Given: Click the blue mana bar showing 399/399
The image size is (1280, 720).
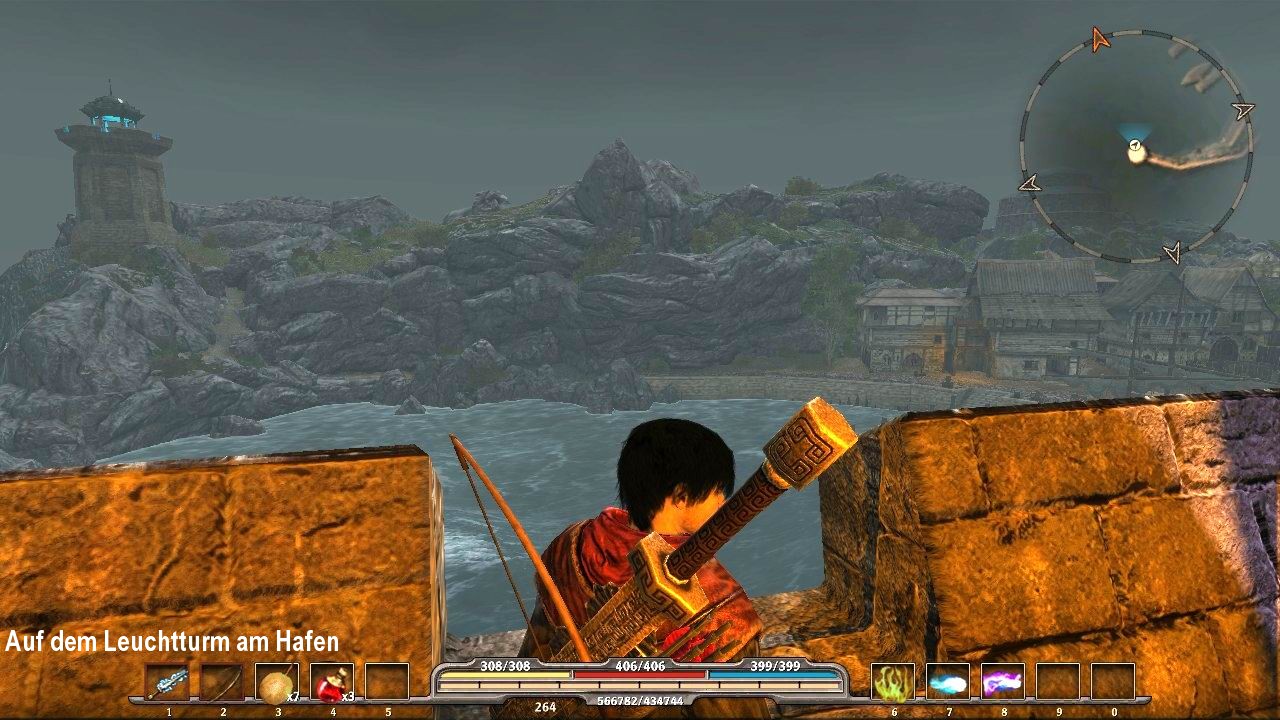Looking at the screenshot, I should [x=775, y=674].
